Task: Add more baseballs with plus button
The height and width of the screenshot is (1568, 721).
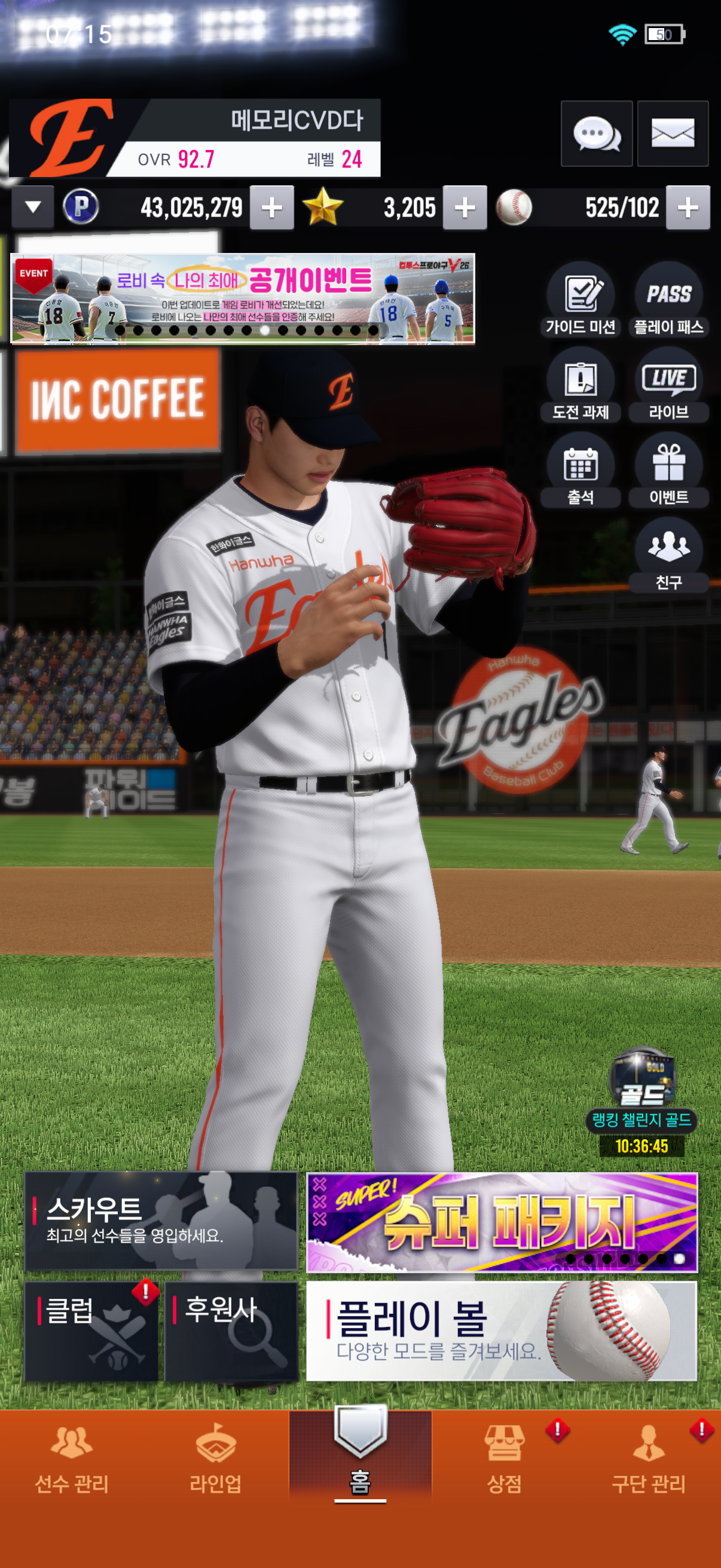Action: tap(688, 208)
